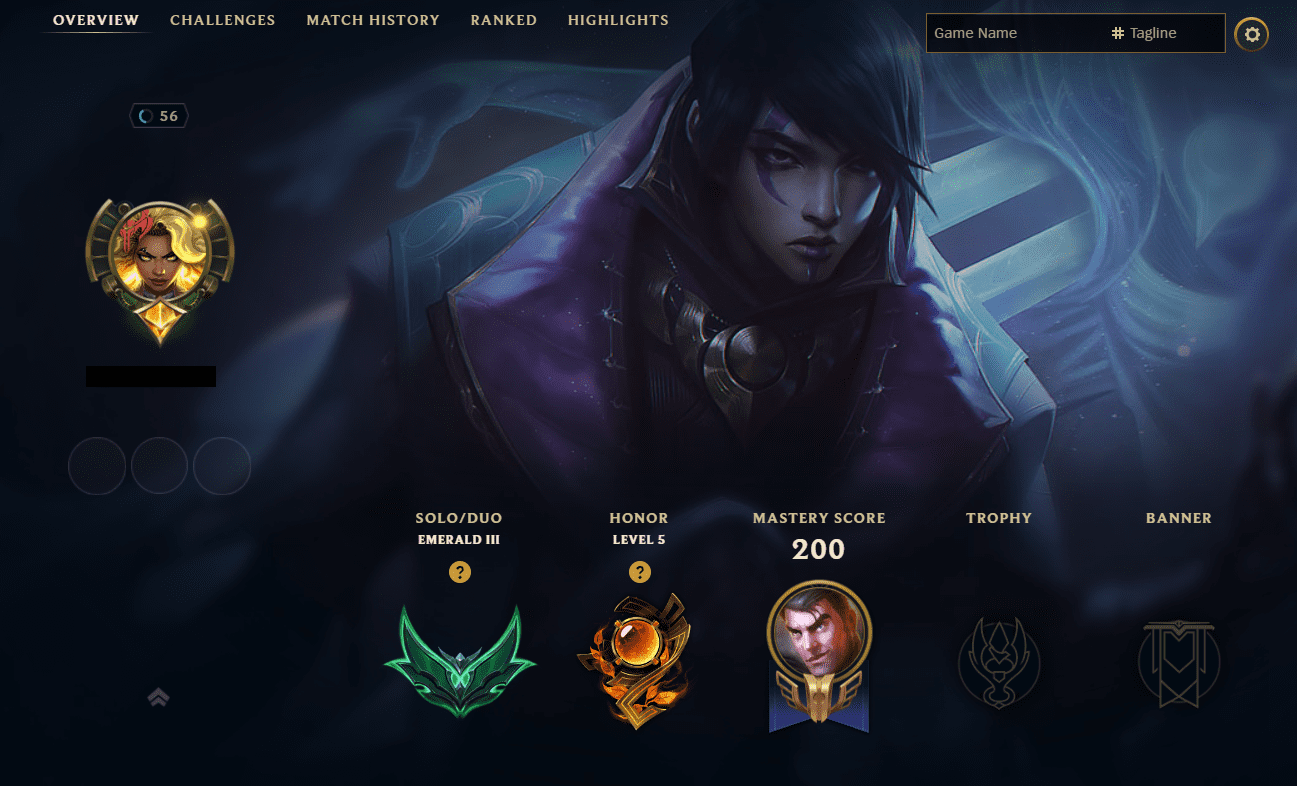
Task: Open the Highlights tab
Action: [617, 20]
